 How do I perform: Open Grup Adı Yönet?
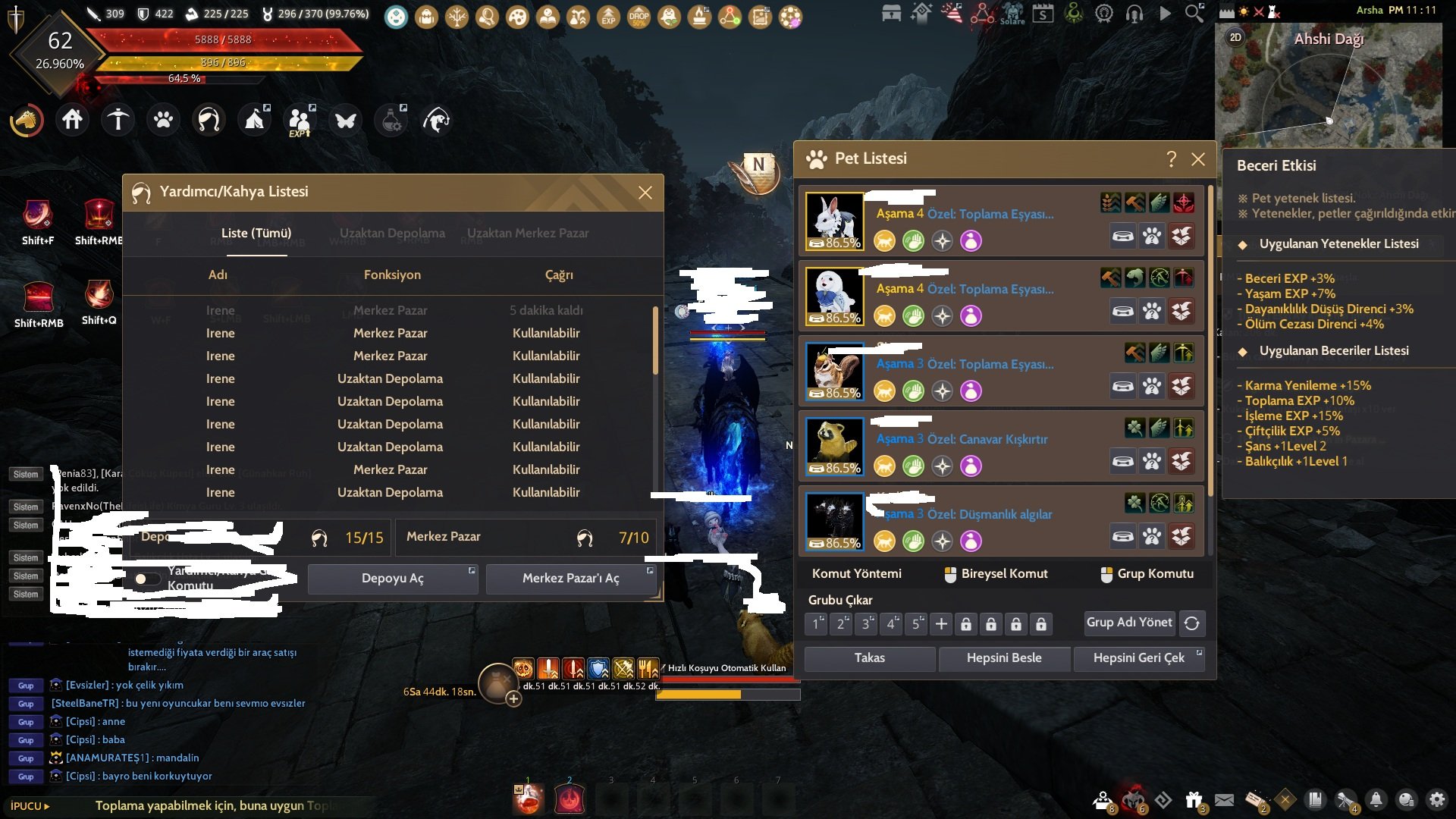[x=1129, y=623]
